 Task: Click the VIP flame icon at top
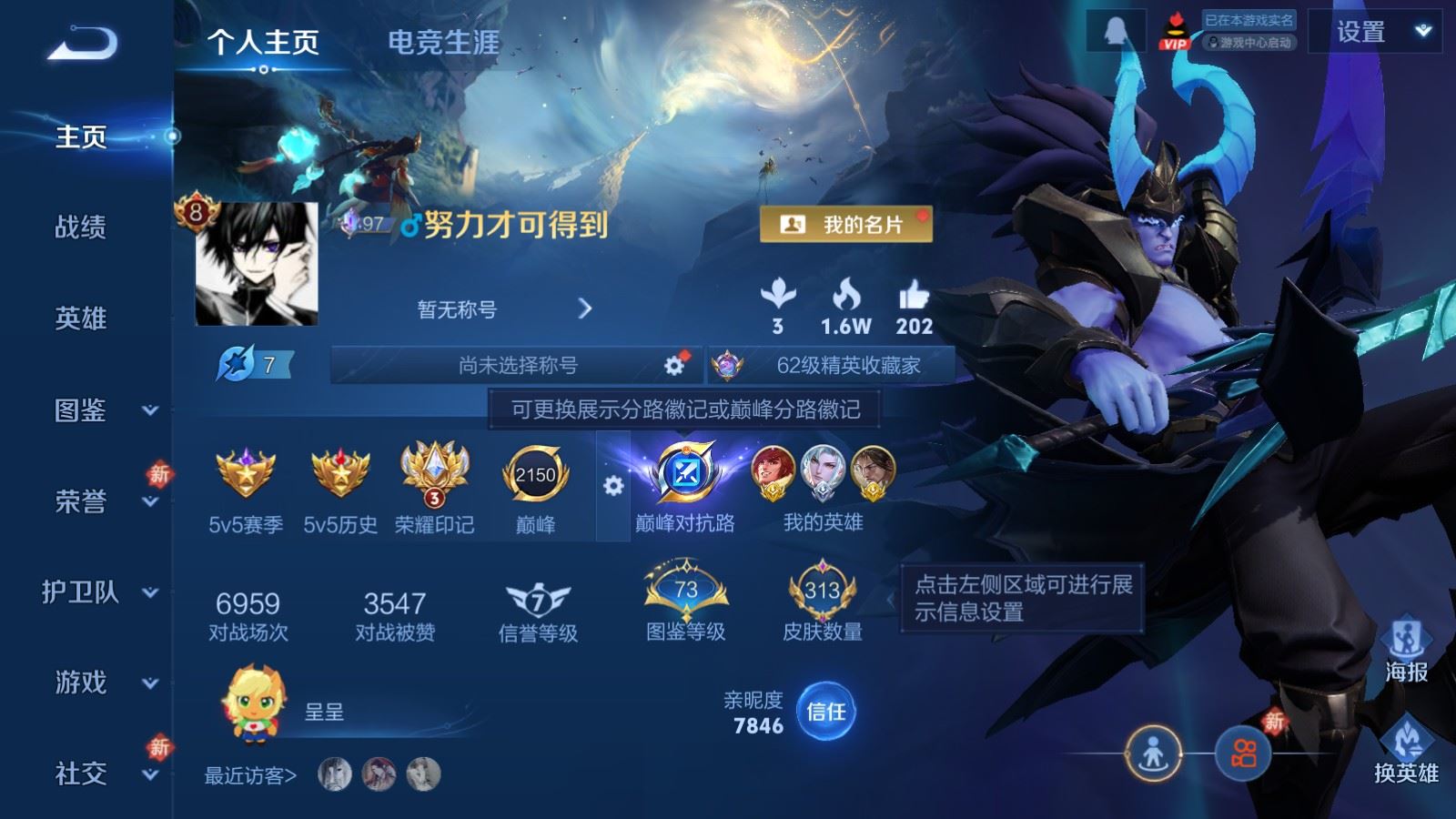coord(1176,30)
